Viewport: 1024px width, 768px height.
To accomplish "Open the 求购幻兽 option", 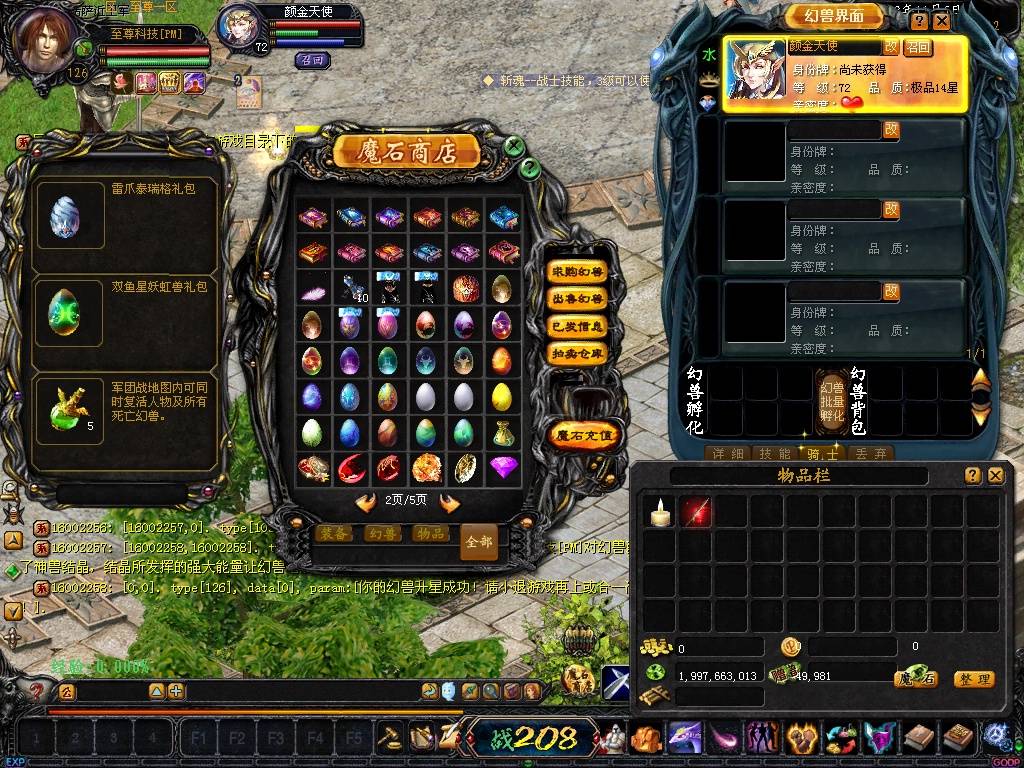I will pyautogui.click(x=577, y=272).
